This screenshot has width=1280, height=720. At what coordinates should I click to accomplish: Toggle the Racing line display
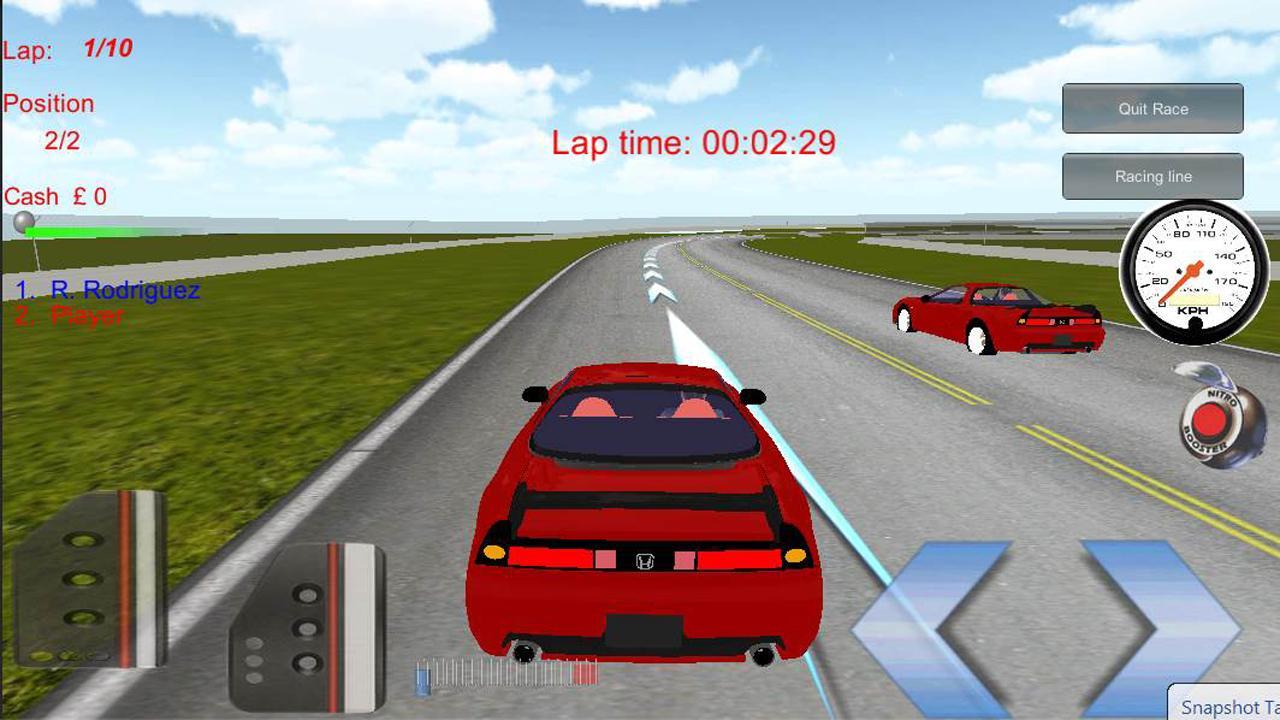point(1152,176)
